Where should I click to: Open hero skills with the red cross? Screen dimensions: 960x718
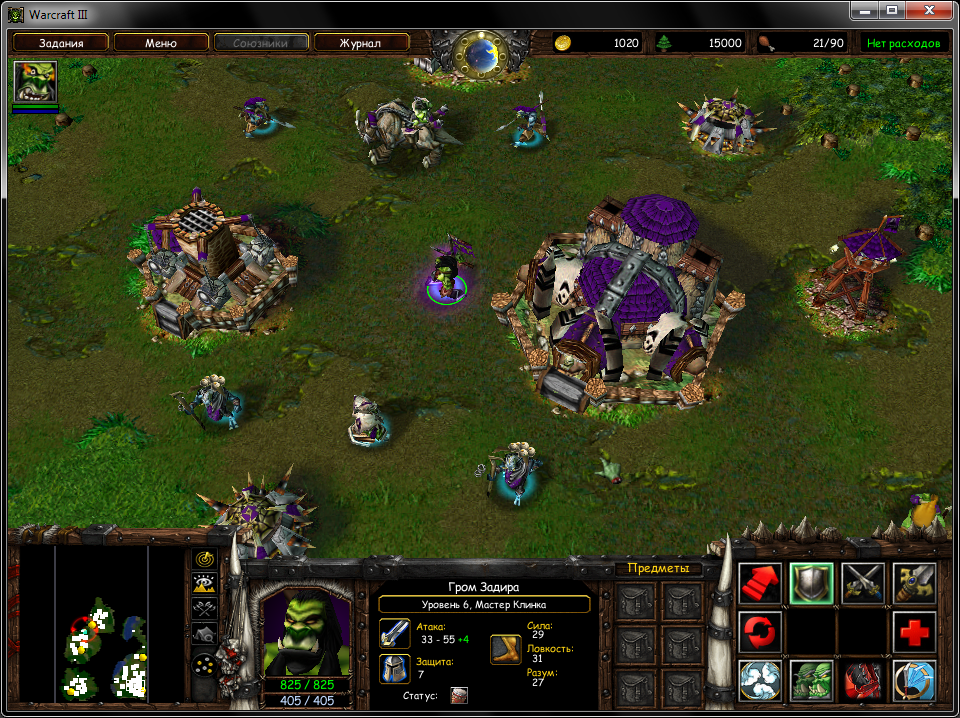[914, 633]
